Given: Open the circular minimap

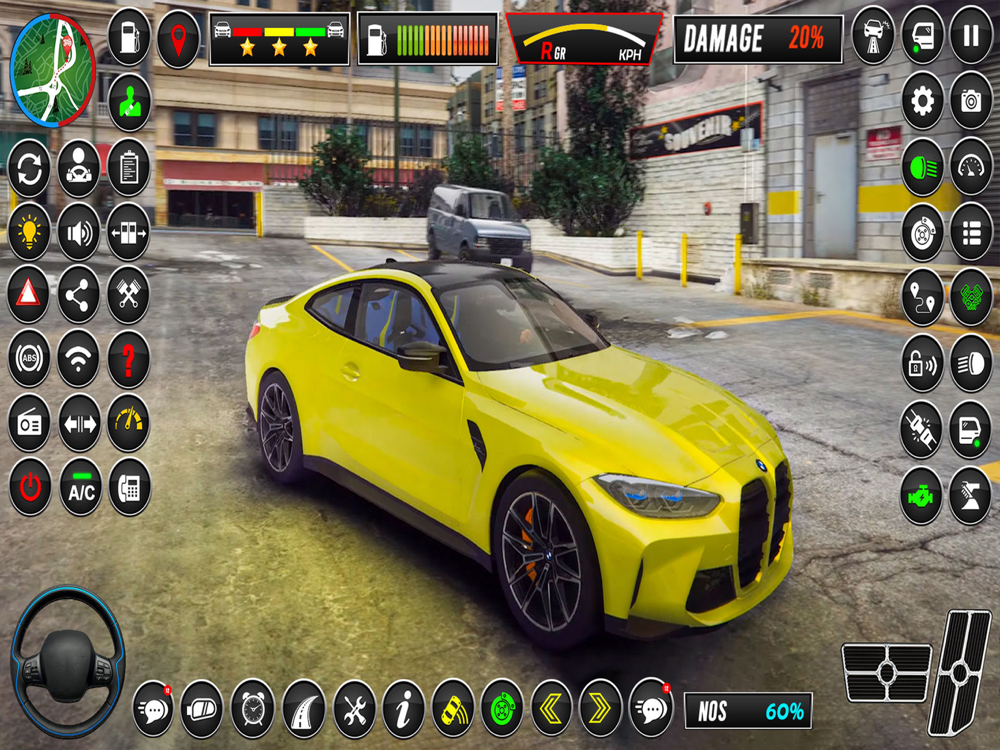Looking at the screenshot, I should pyautogui.click(x=52, y=70).
